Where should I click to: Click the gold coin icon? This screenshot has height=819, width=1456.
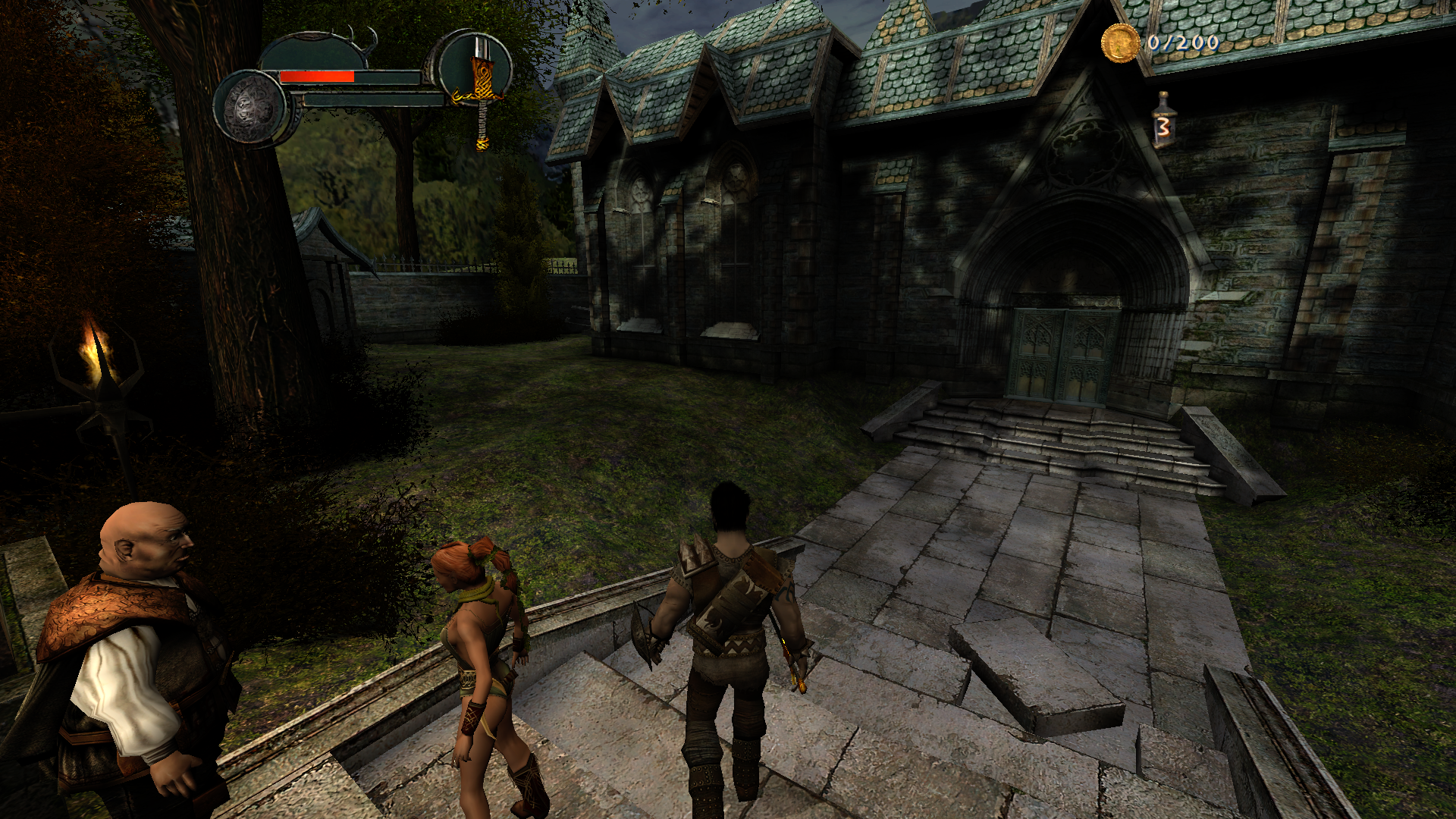click(x=1120, y=42)
